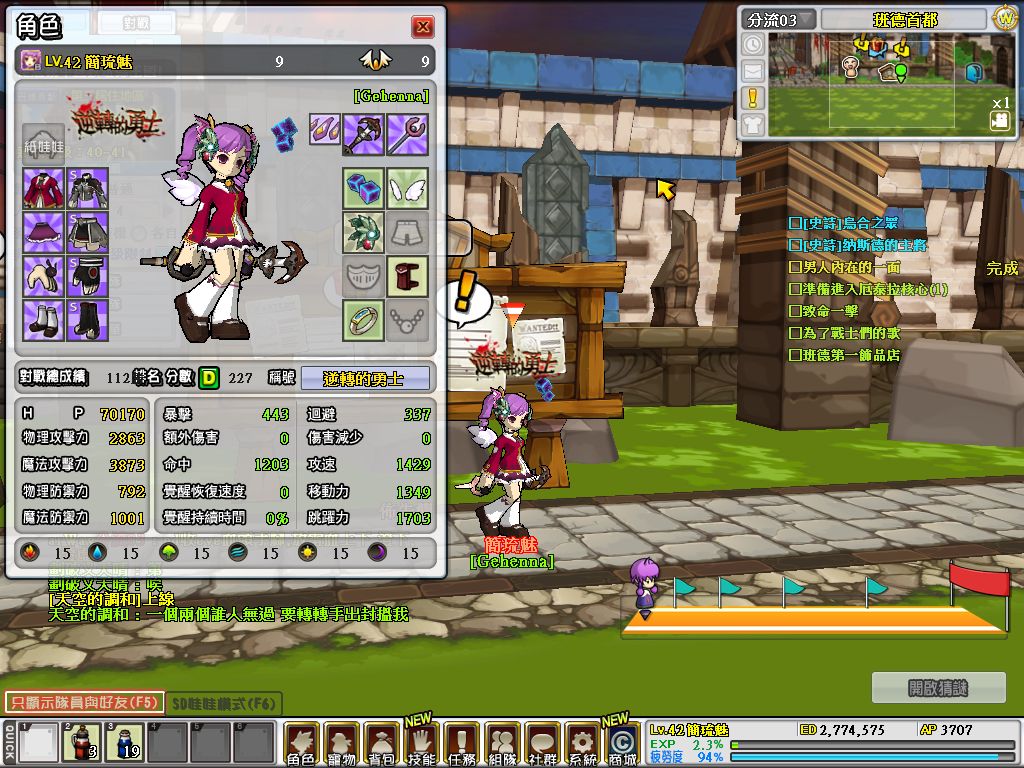
Task: Open the 商城 cash shop
Action: point(622,743)
